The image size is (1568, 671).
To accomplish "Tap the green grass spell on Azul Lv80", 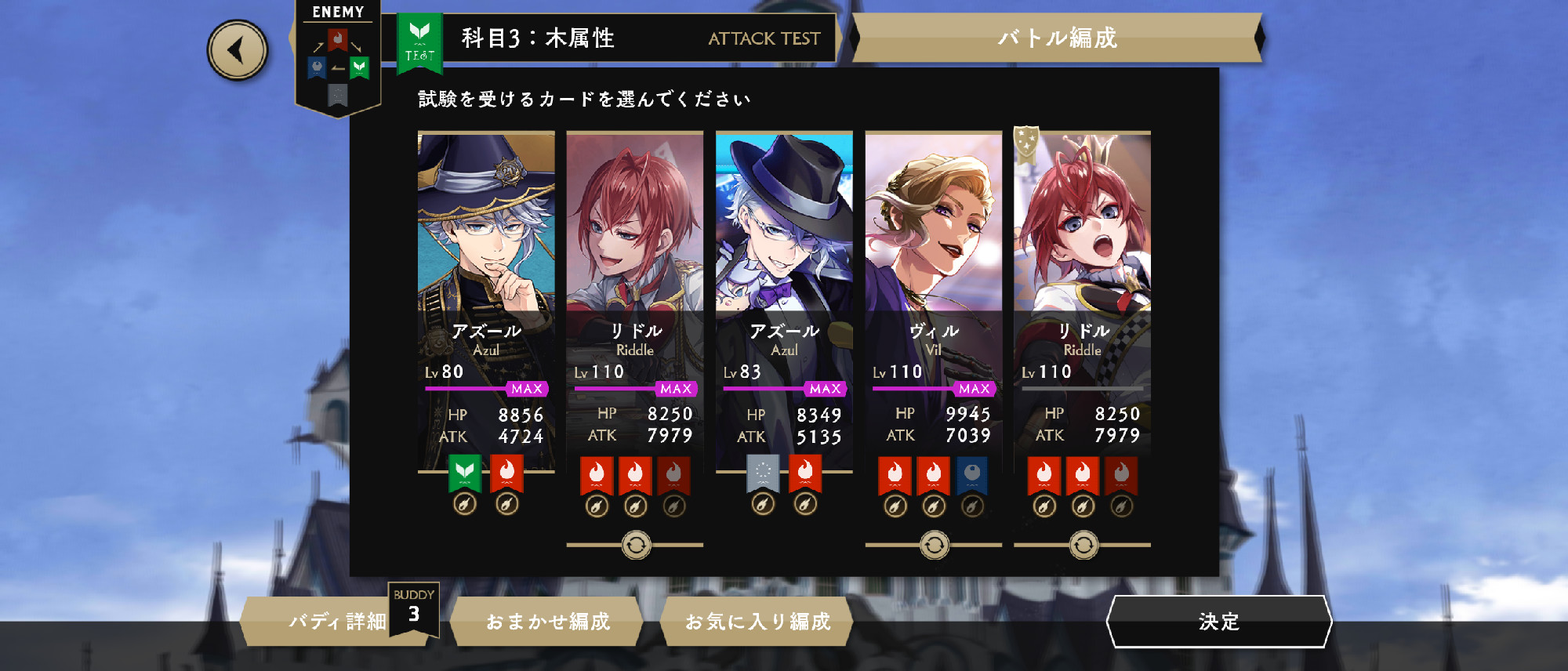I will (x=465, y=473).
